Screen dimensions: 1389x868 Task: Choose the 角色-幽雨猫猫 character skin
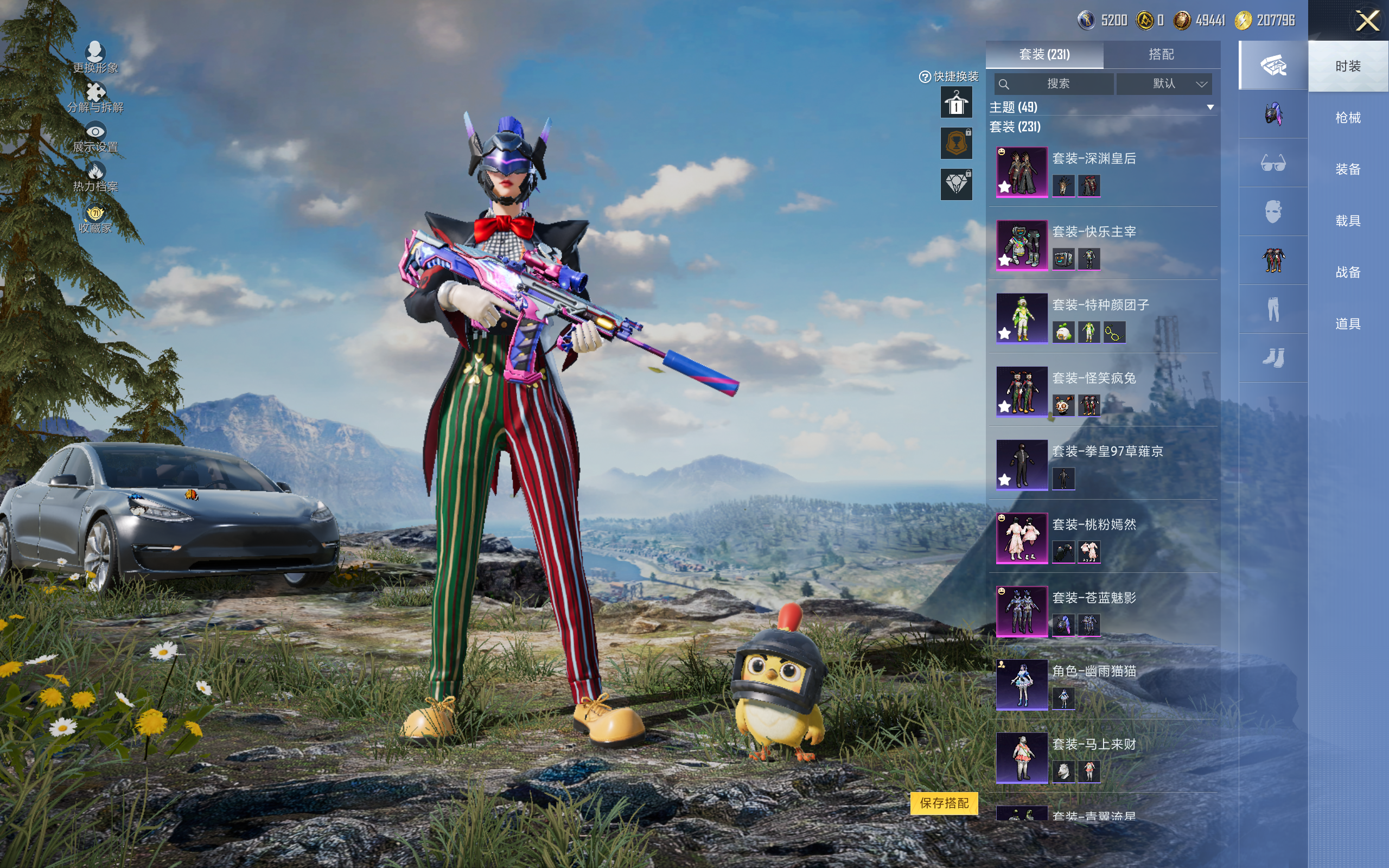click(x=1022, y=684)
